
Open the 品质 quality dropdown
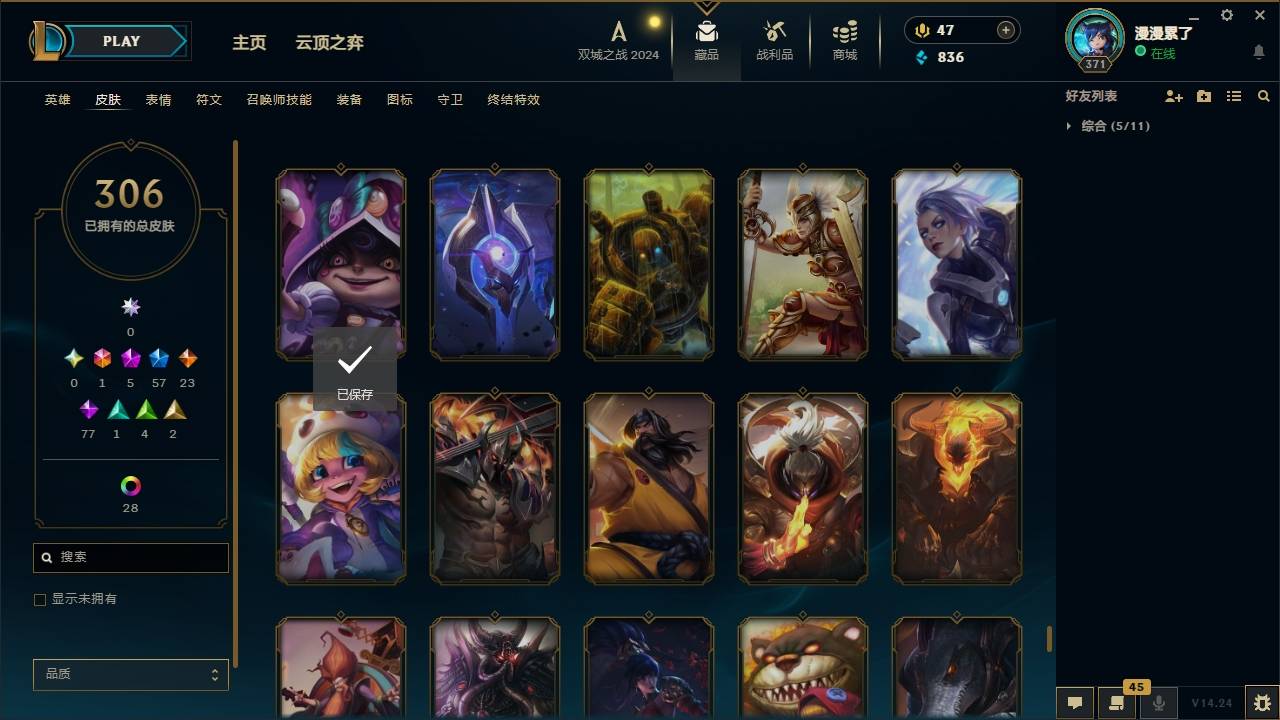pos(130,674)
